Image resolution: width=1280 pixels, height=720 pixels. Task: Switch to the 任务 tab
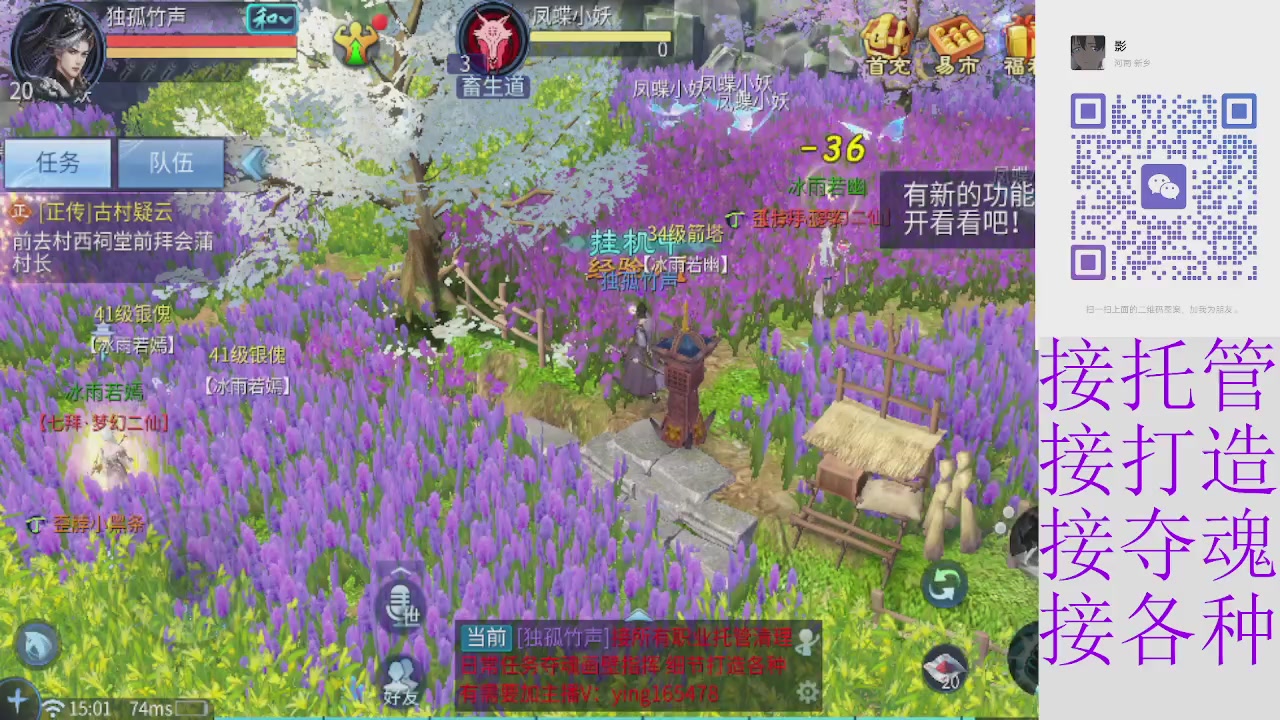point(57,163)
